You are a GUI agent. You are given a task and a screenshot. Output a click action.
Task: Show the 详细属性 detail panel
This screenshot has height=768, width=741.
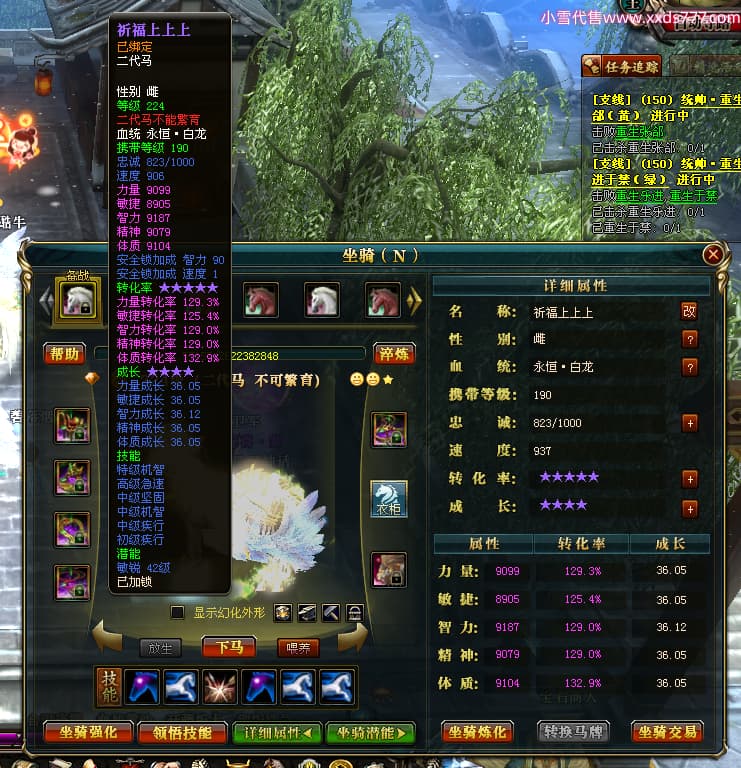coord(277,733)
